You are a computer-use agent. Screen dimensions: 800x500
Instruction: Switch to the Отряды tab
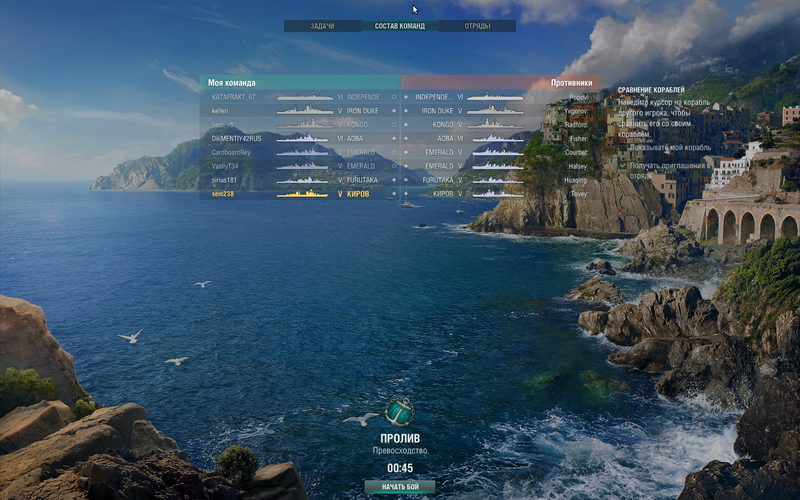click(x=477, y=26)
